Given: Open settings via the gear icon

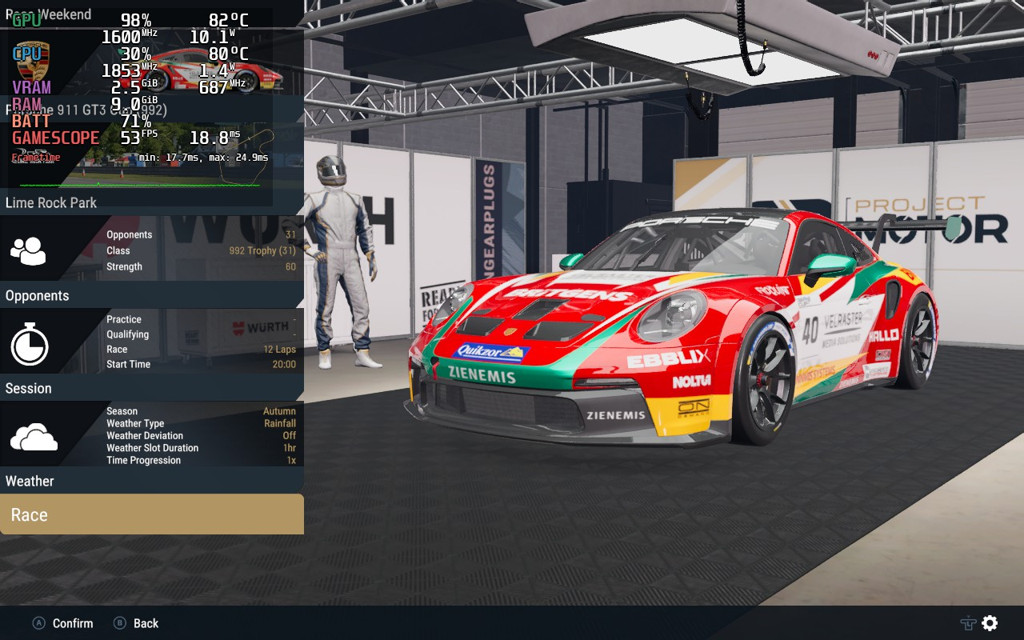Looking at the screenshot, I should tap(990, 623).
